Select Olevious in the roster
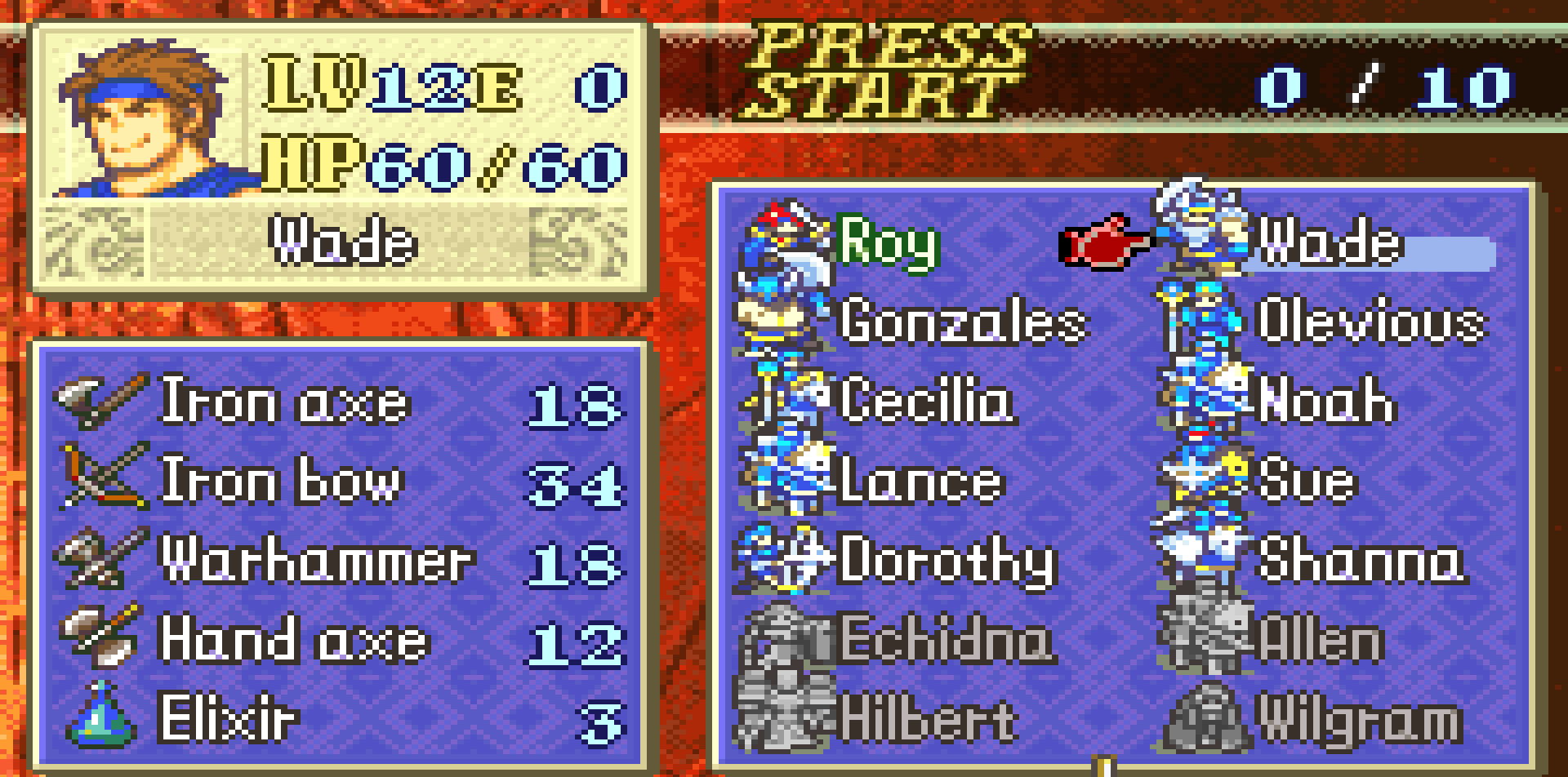Image resolution: width=1568 pixels, height=777 pixels. pos(1370,322)
